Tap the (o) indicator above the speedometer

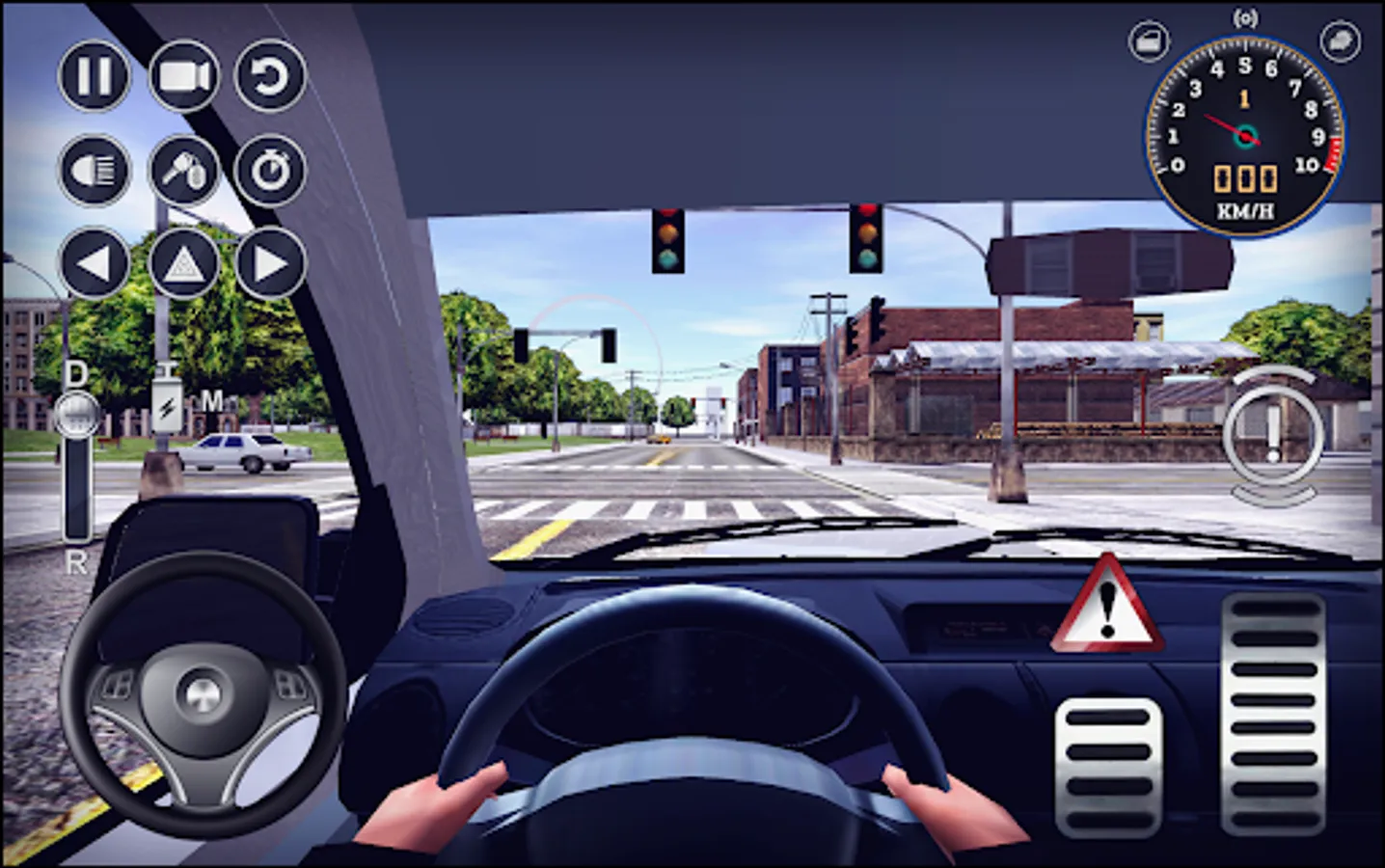click(1246, 17)
